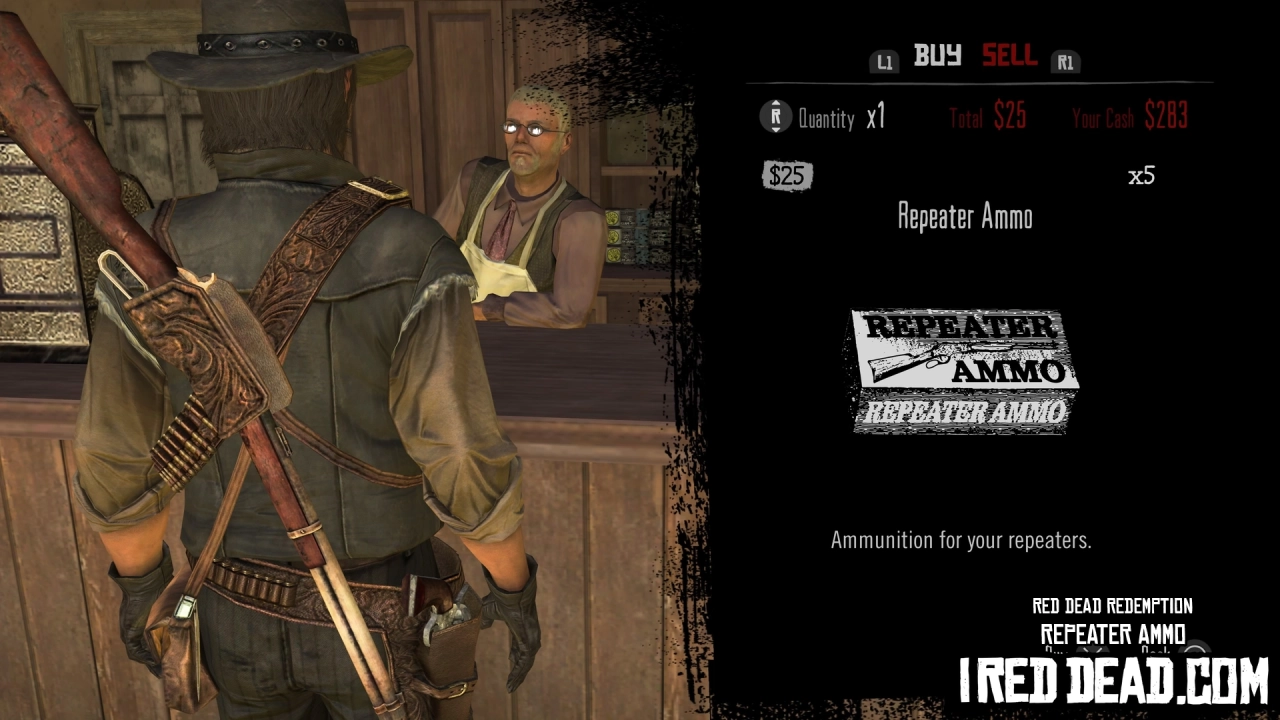Click the L1 shoulder button icon
Viewport: 1280px width, 720px height.
[x=884, y=61]
